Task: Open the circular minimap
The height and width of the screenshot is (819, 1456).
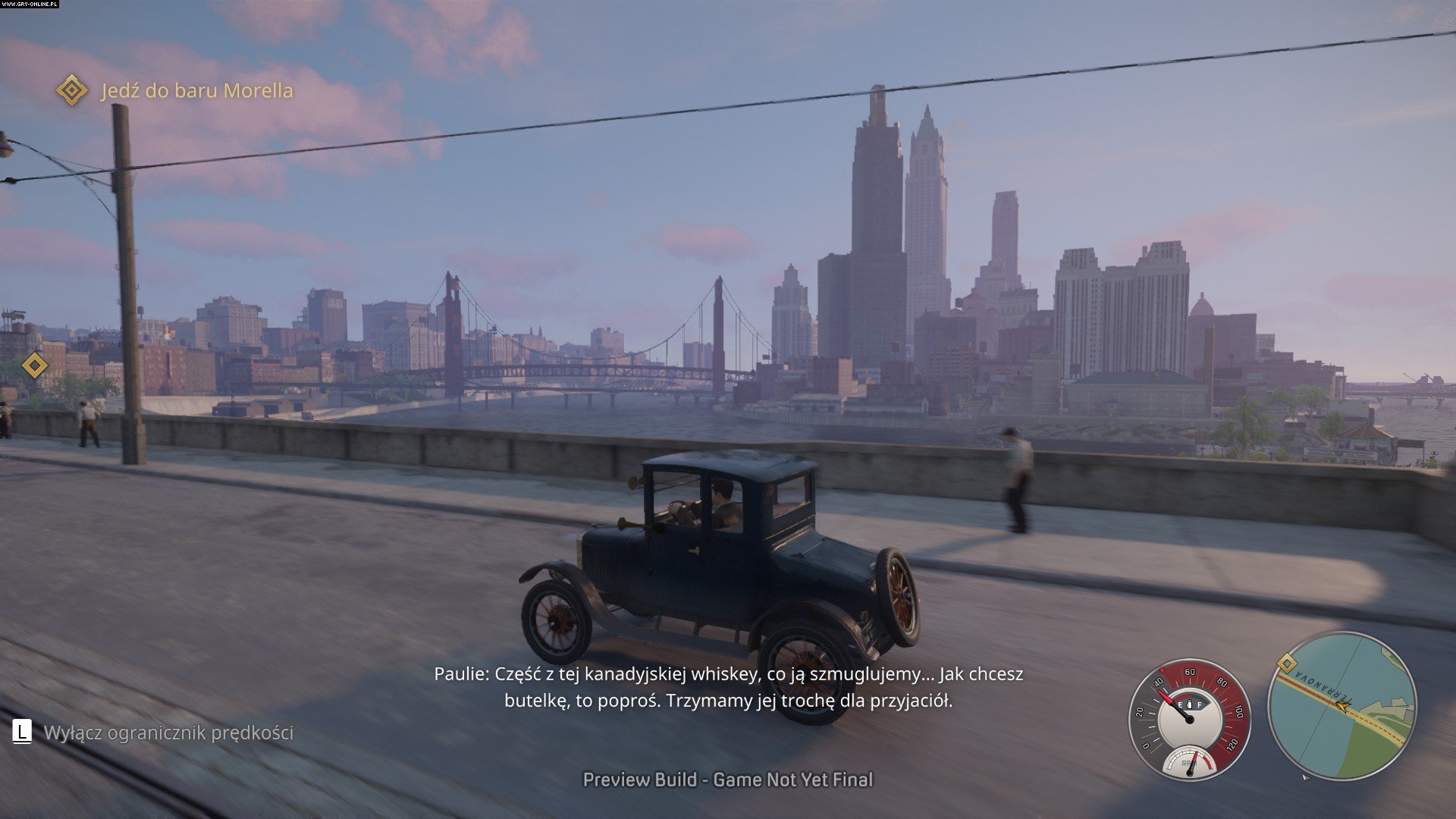Action: coord(1341,707)
